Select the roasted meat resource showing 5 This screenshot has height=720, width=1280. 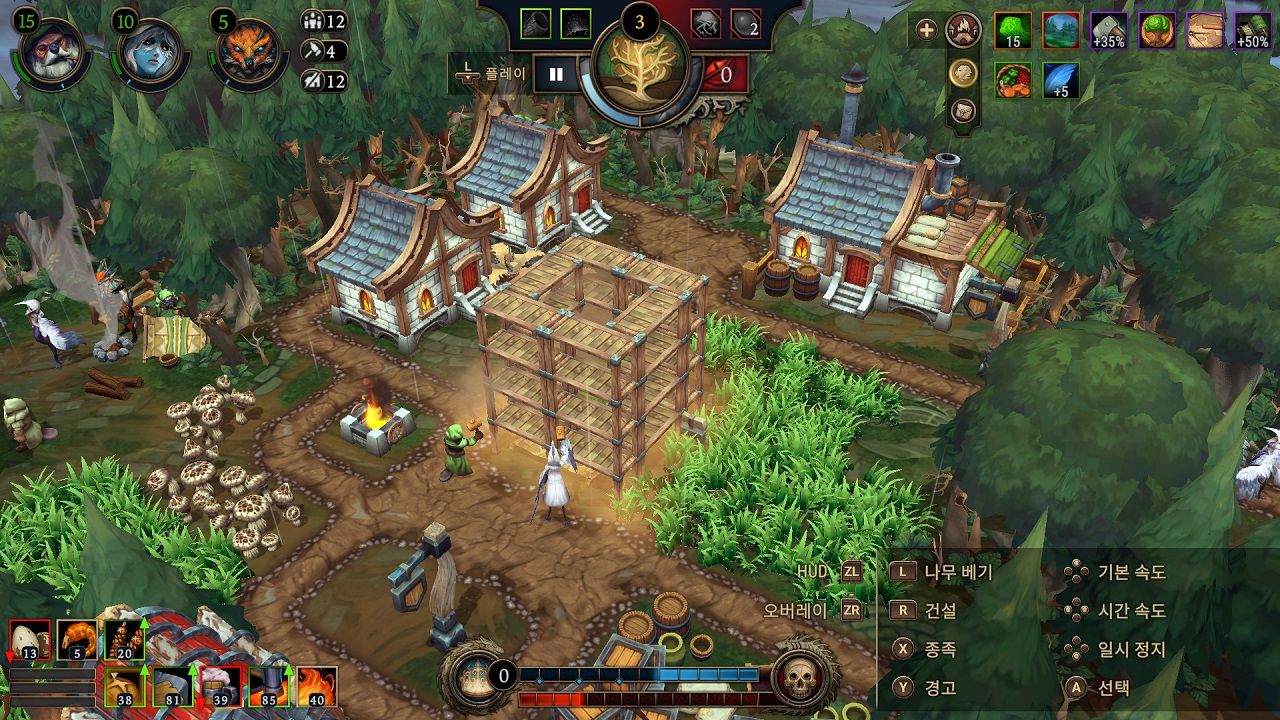click(77, 640)
